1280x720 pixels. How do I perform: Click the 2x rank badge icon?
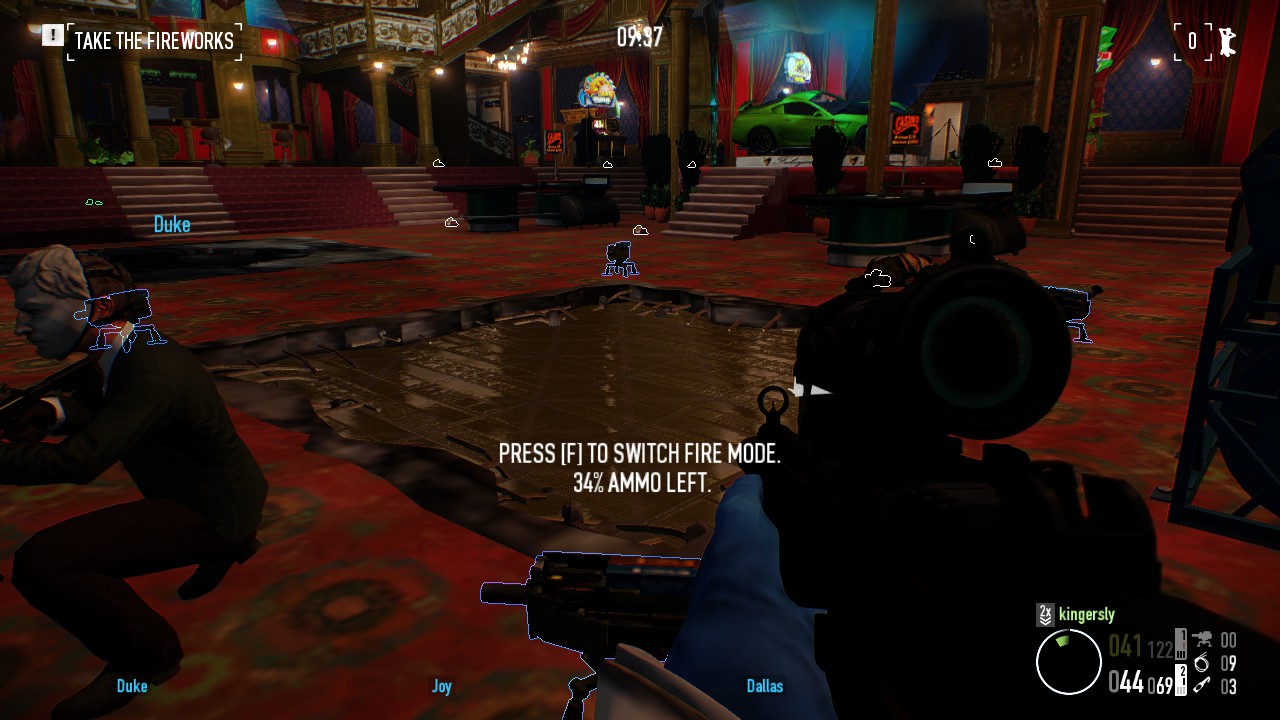tap(1046, 614)
